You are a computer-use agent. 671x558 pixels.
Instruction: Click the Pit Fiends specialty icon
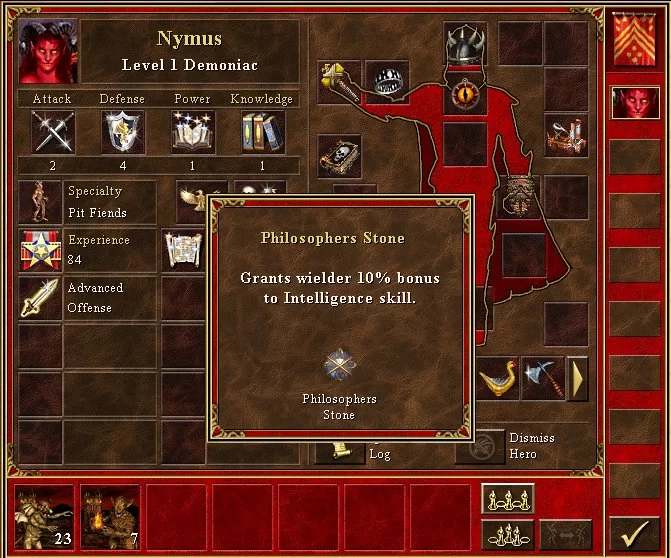(40, 201)
